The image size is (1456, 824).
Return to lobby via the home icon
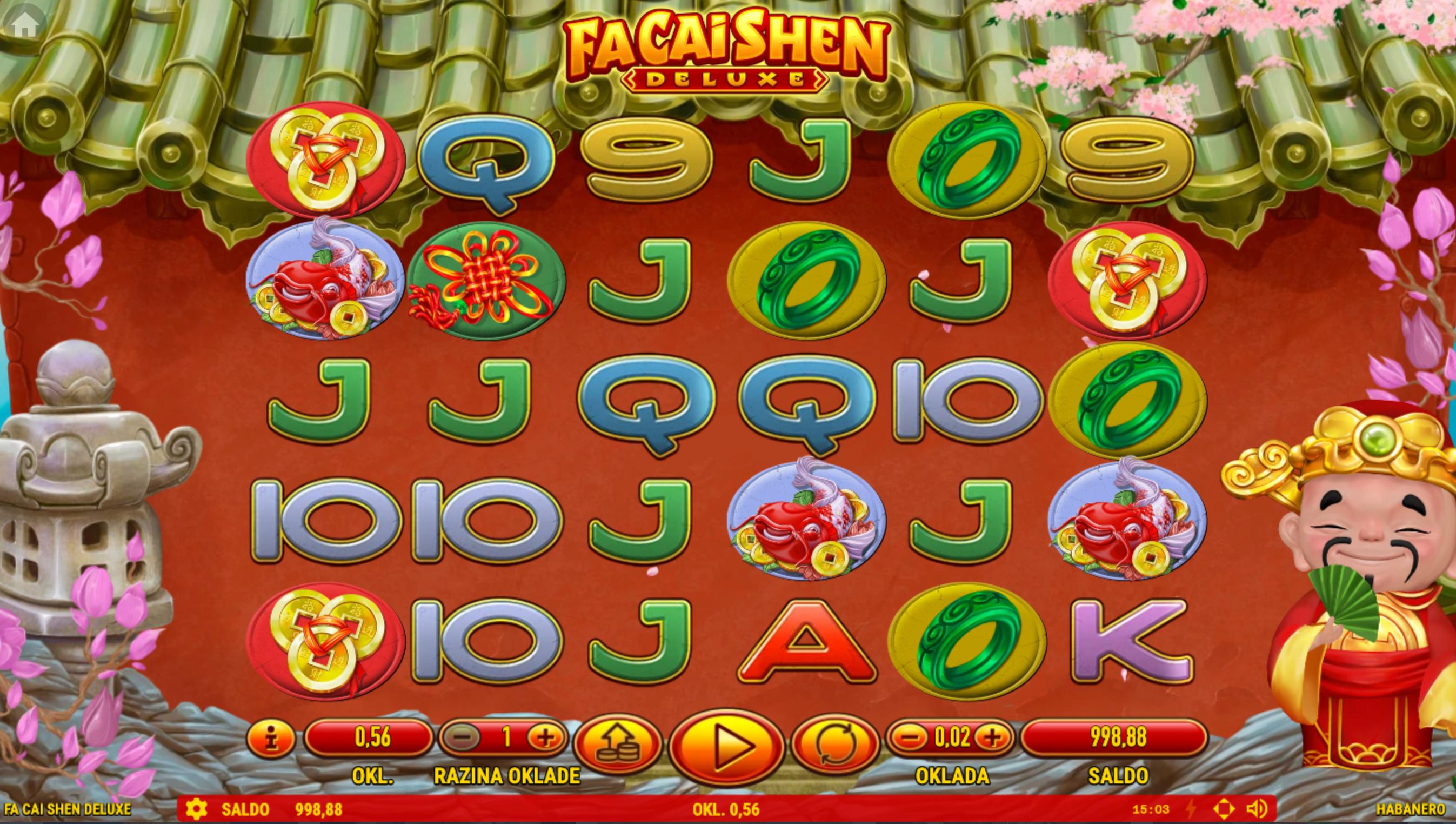(24, 24)
